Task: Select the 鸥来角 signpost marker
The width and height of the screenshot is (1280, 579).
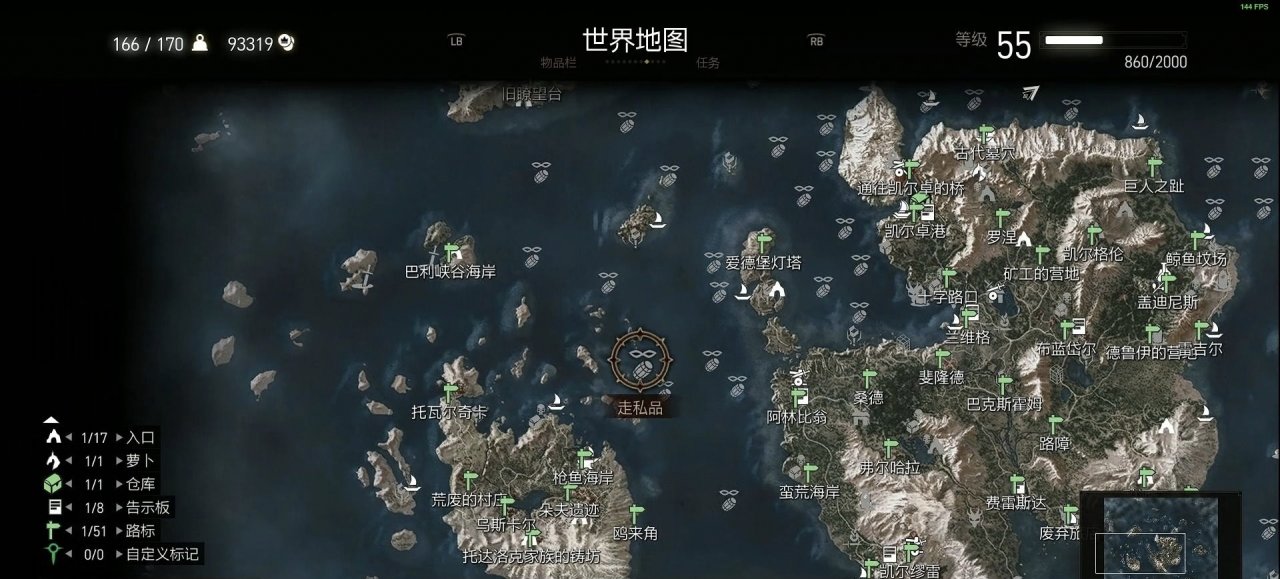Action: pyautogui.click(x=636, y=514)
